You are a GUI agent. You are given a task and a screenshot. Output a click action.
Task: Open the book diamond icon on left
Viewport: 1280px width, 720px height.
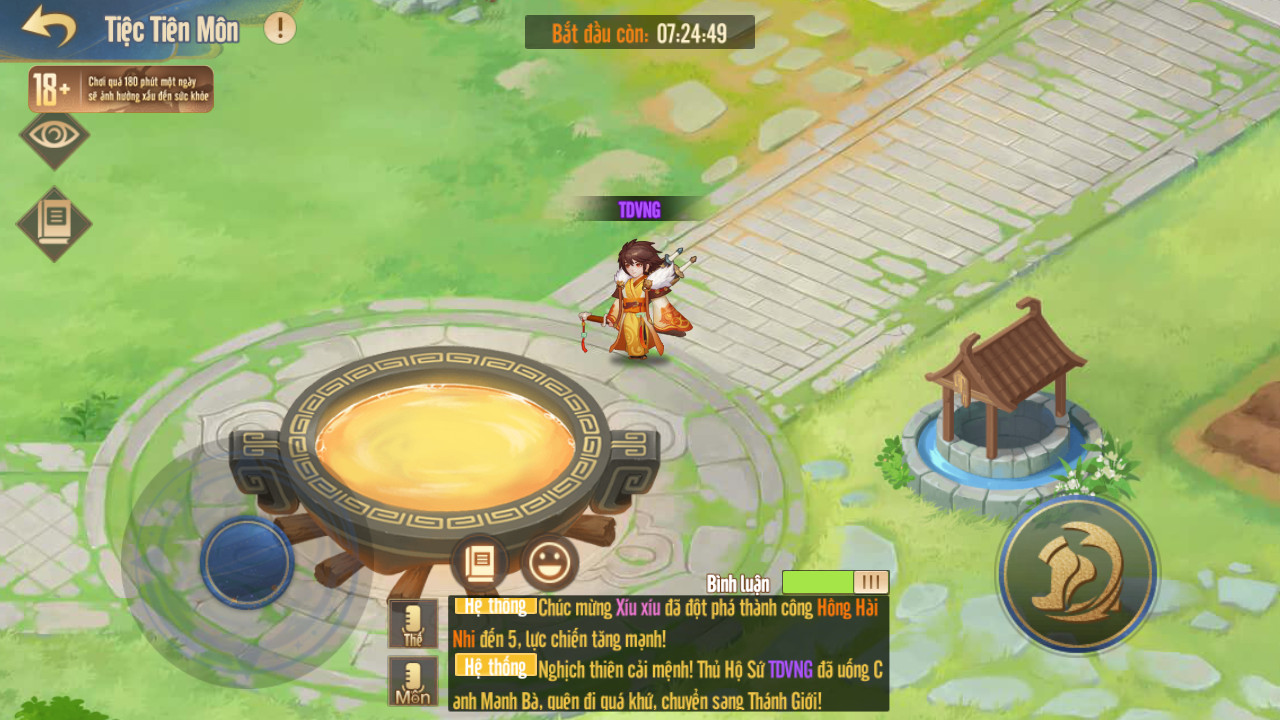point(54,223)
